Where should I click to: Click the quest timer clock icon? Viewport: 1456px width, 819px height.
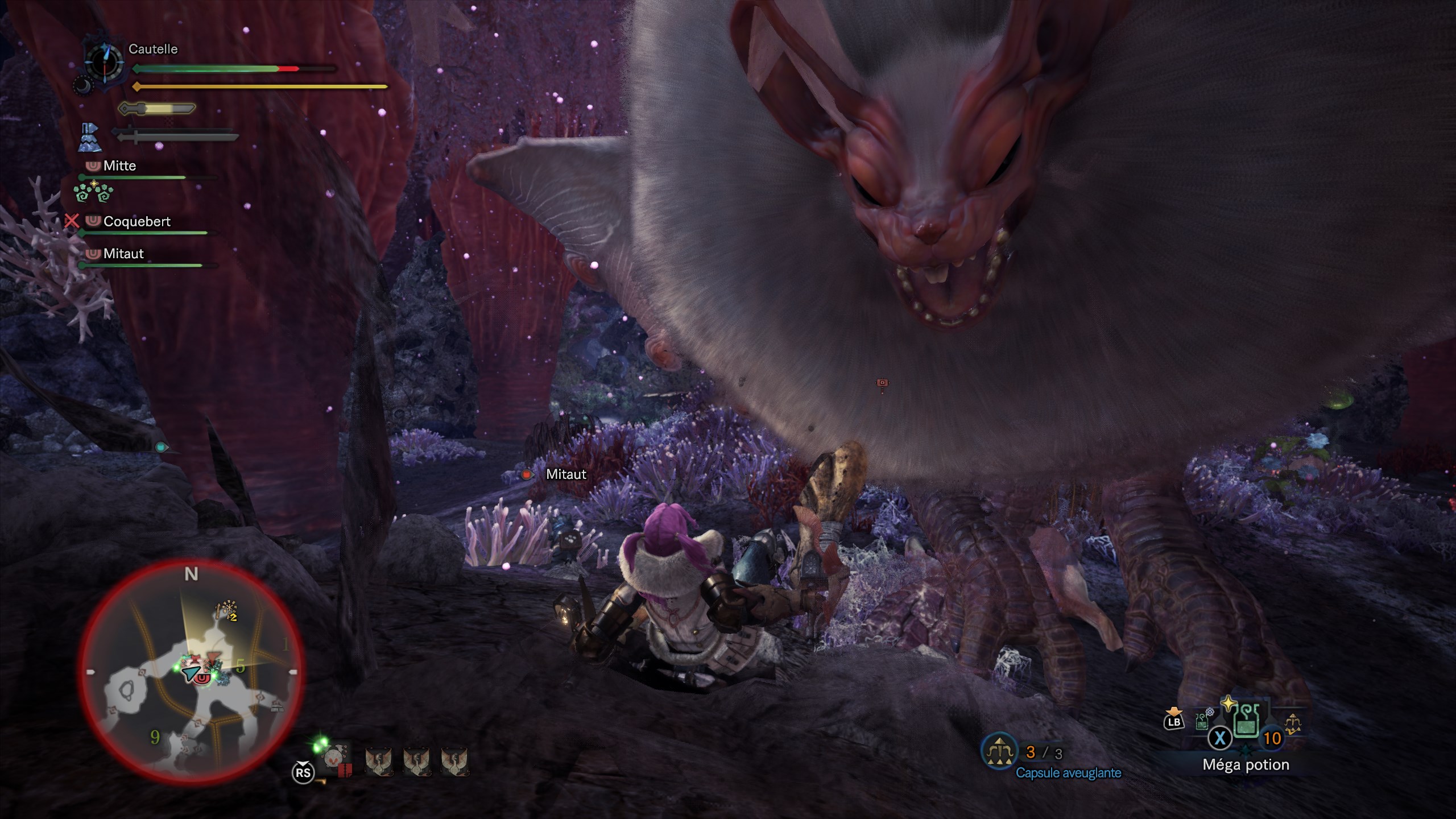105,62
